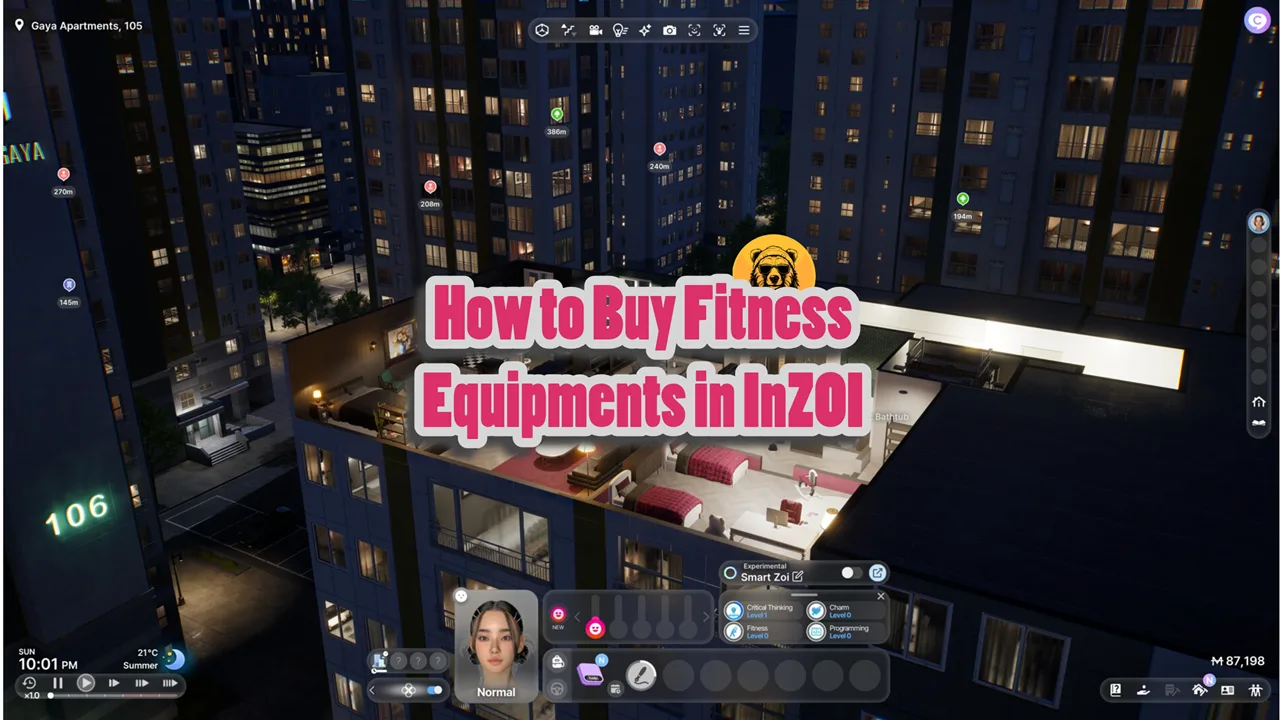Select the lightbulb lighting tool
Viewport: 1280px width, 720px height.
point(620,30)
